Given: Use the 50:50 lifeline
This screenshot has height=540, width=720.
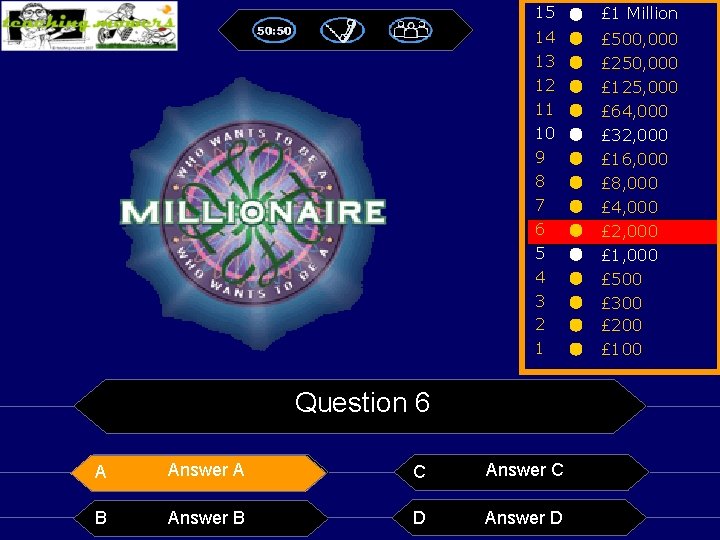Looking at the screenshot, I should pyautogui.click(x=274, y=31).
